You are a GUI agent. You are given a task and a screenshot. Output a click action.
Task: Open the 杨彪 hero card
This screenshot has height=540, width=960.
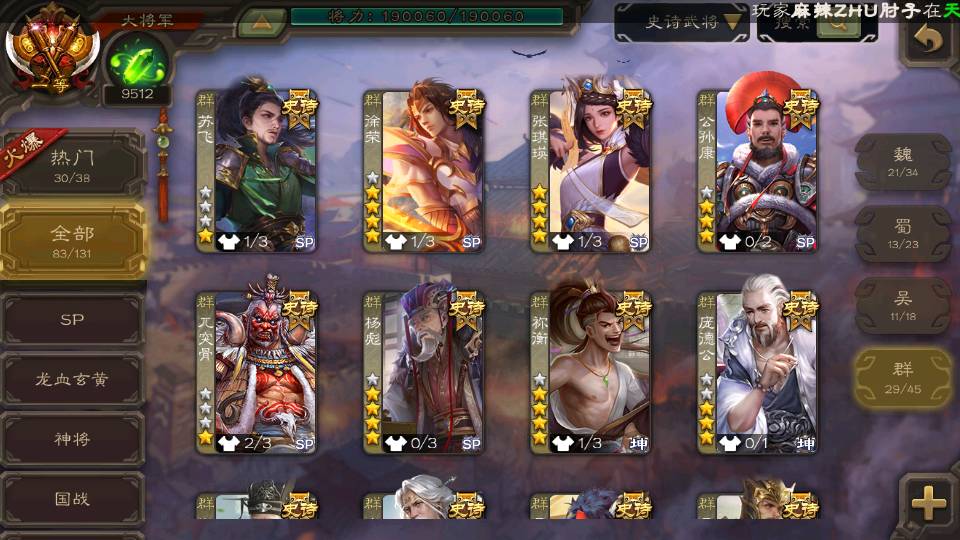click(x=424, y=372)
